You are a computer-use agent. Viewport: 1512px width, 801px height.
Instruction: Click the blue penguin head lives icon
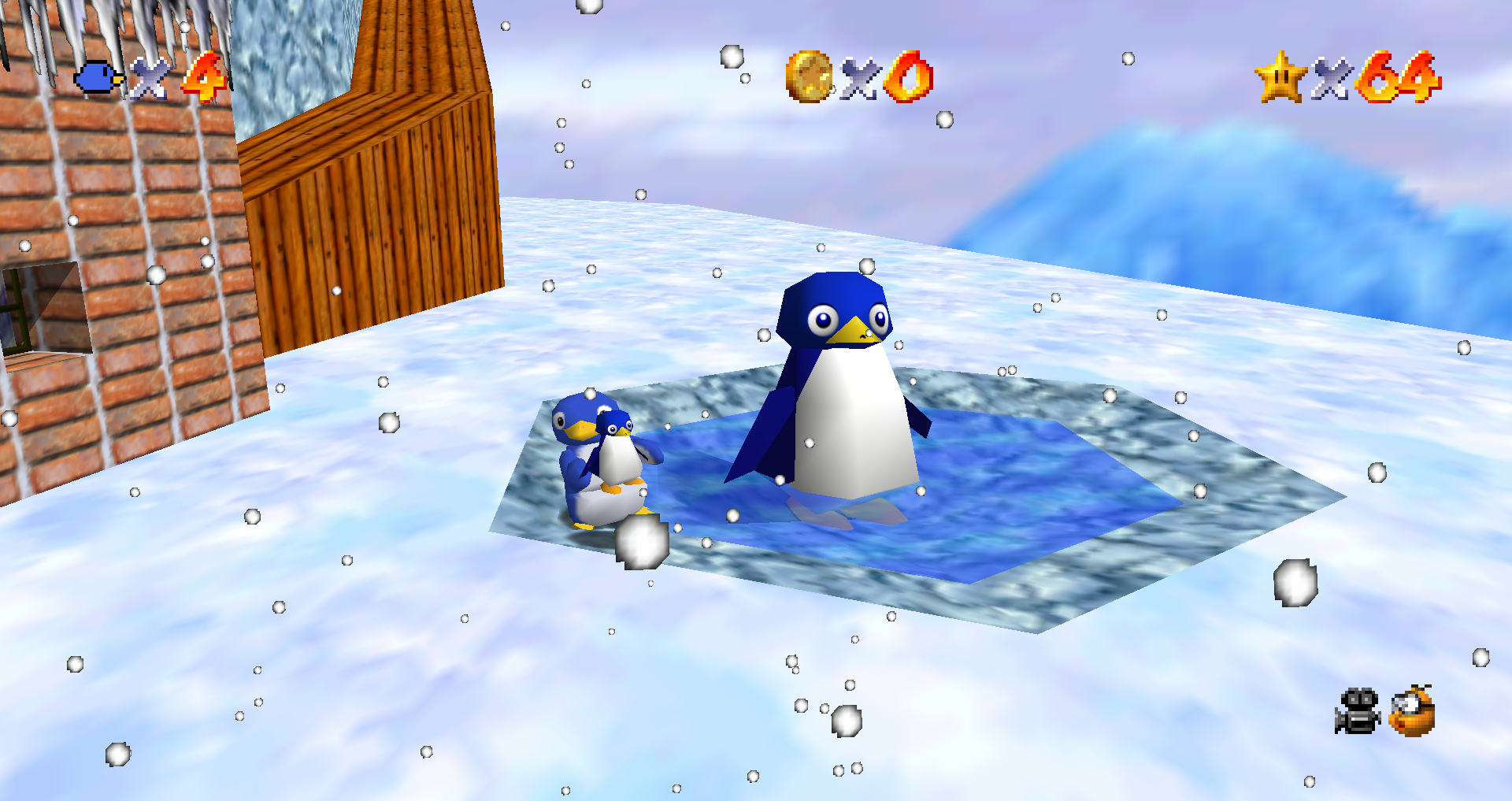(x=98, y=79)
